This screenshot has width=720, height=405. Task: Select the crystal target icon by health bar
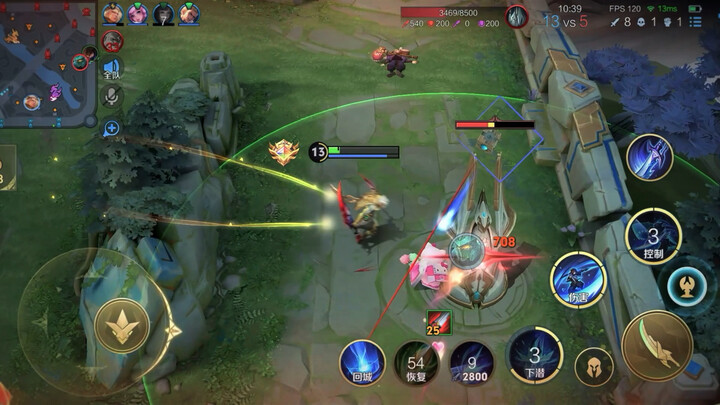(x=516, y=15)
